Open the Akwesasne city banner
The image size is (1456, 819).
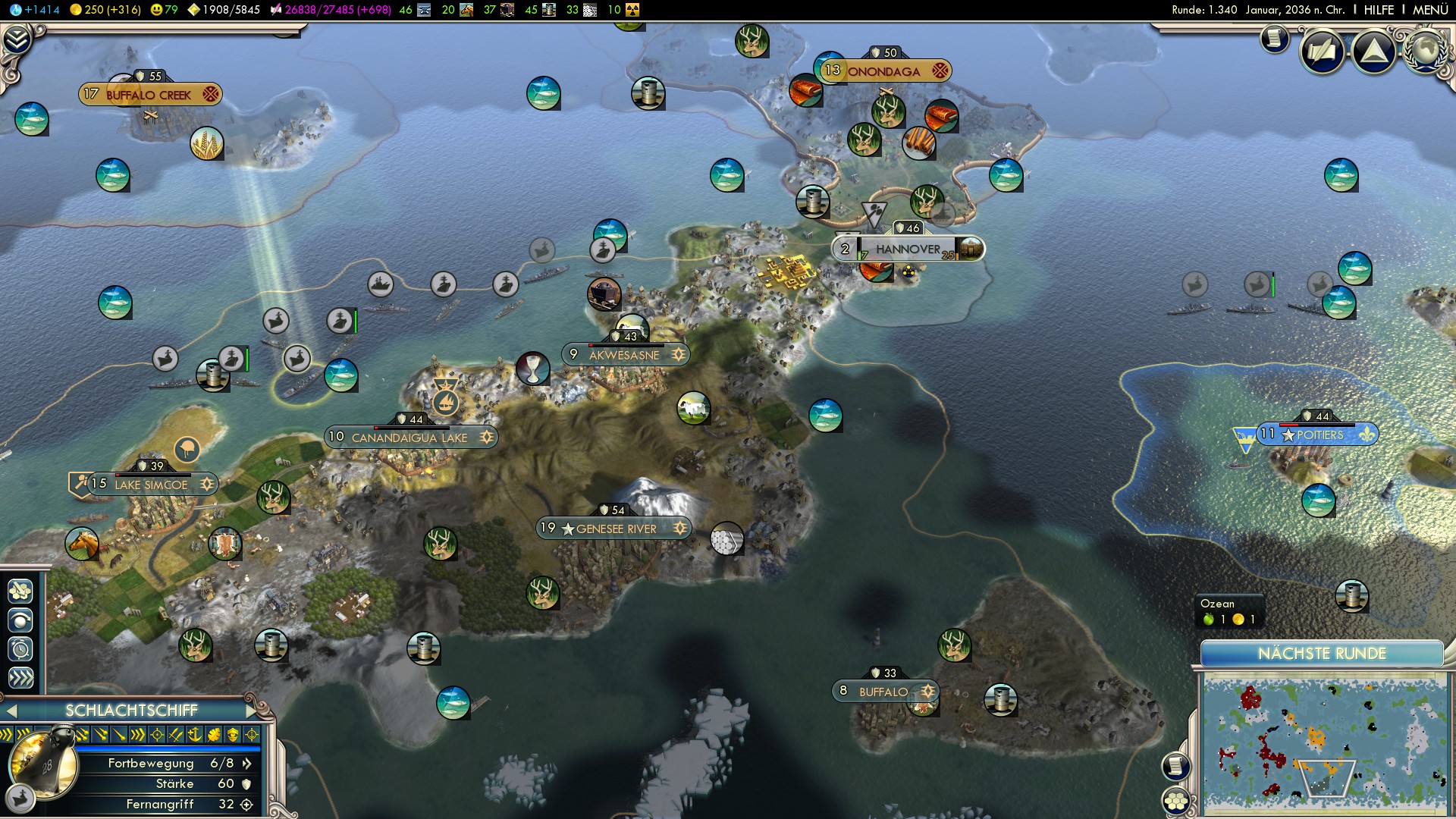click(x=625, y=355)
